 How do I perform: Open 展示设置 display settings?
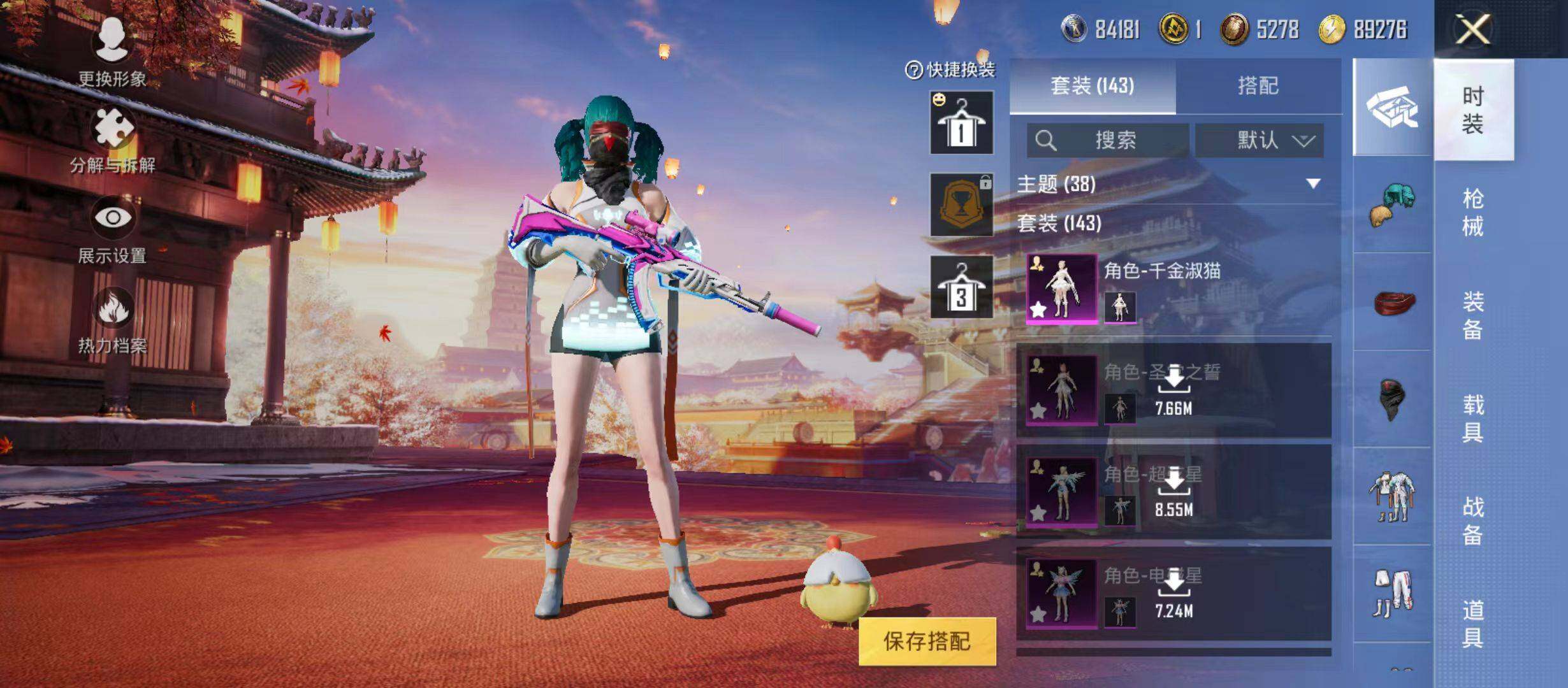point(113,229)
